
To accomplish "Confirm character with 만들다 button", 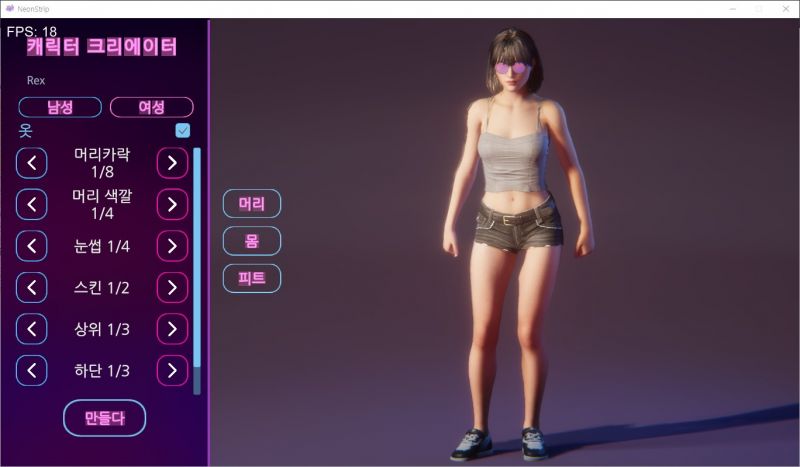I will click(105, 418).
